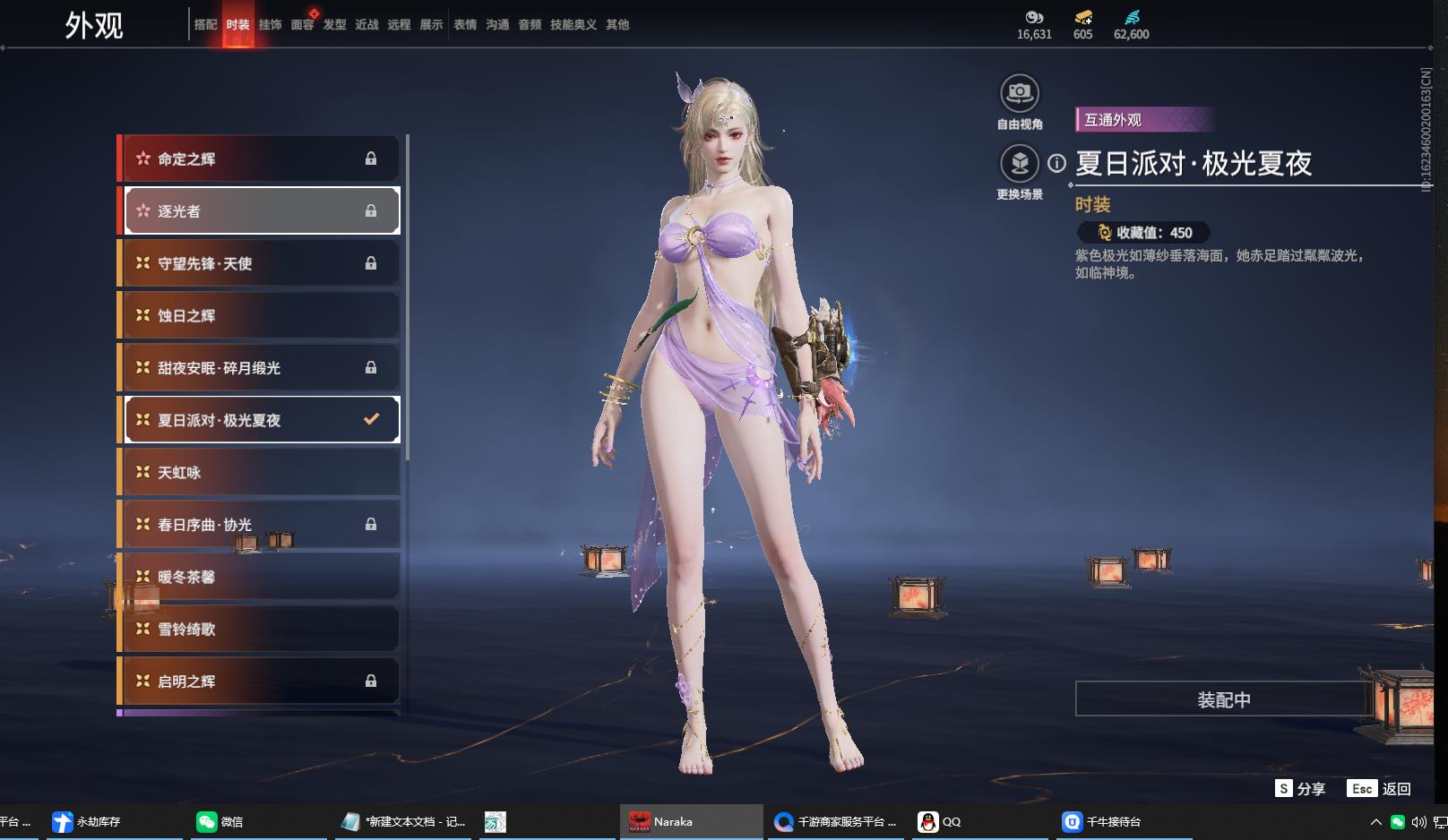Activate the 自由视角 free camera button
This screenshot has width=1448, height=840.
[1019, 93]
